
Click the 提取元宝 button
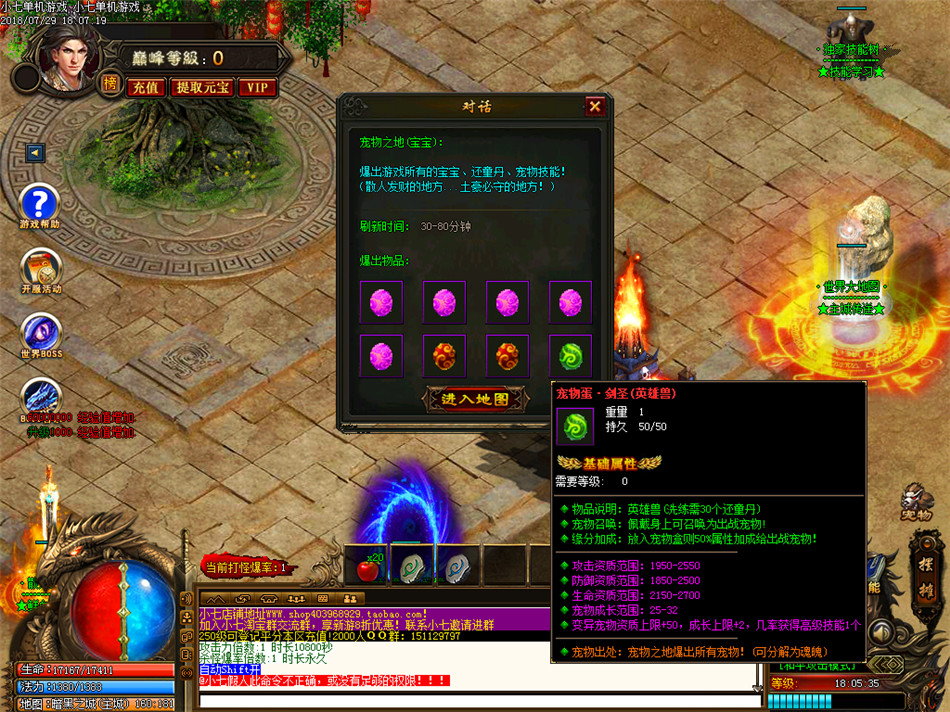point(203,88)
